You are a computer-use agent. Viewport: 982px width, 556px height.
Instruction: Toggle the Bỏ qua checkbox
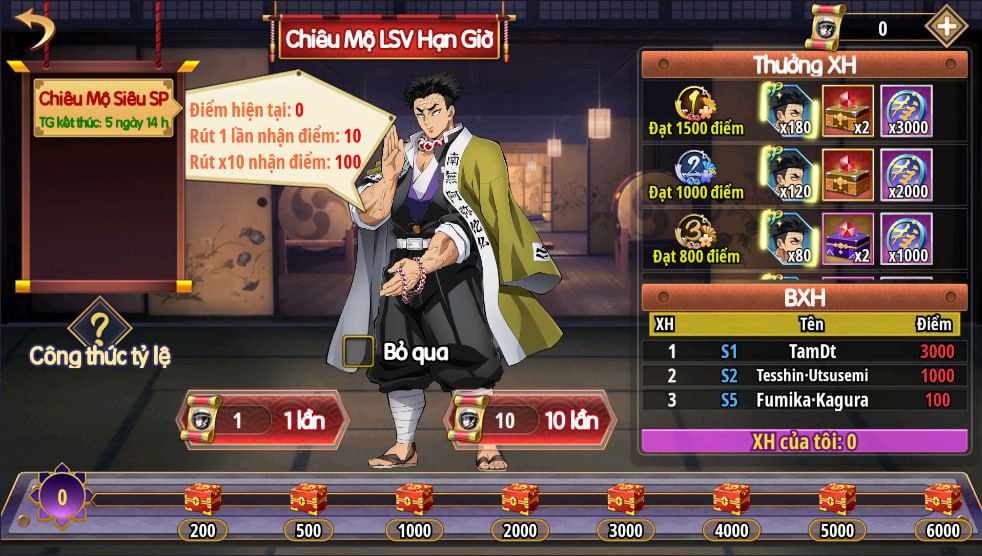[358, 351]
